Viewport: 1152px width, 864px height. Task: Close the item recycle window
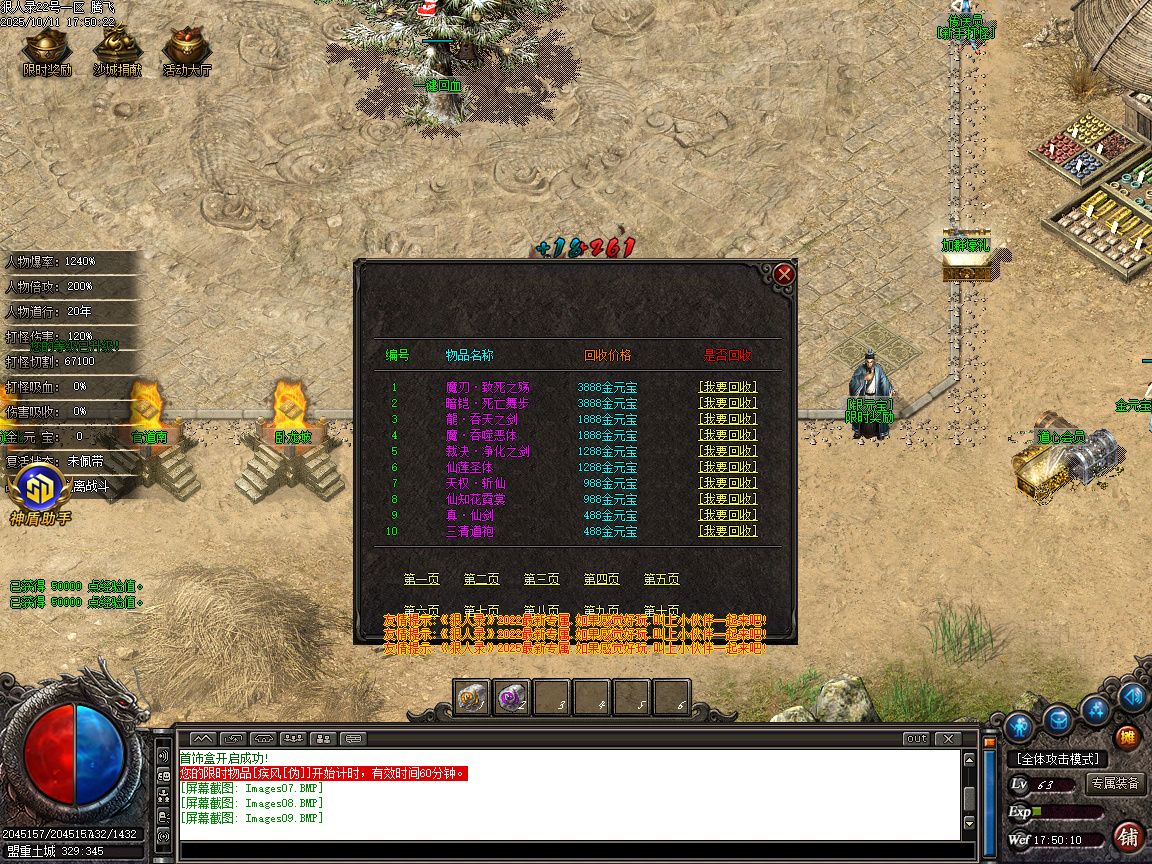click(785, 273)
